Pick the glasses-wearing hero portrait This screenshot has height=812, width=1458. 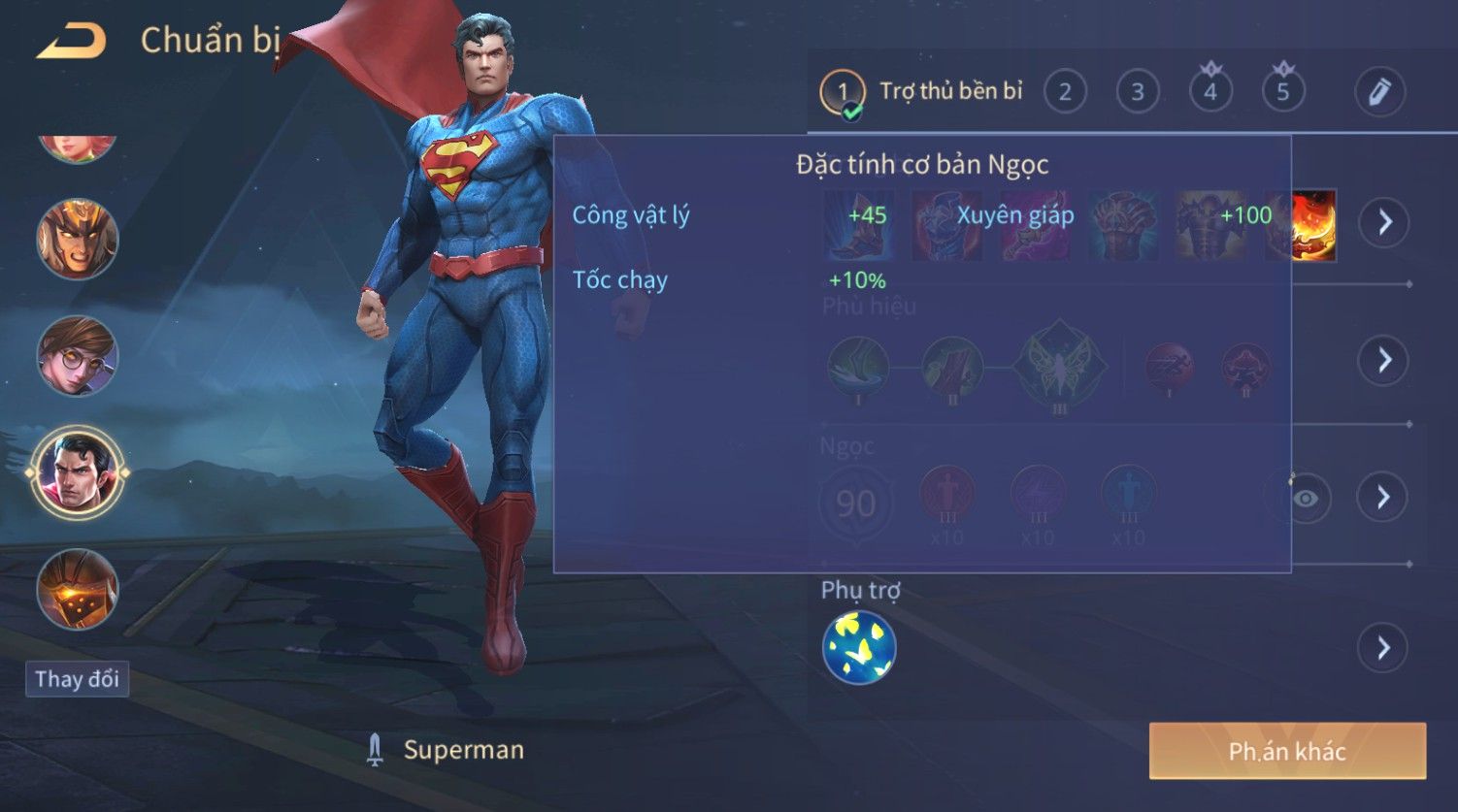click(77, 356)
